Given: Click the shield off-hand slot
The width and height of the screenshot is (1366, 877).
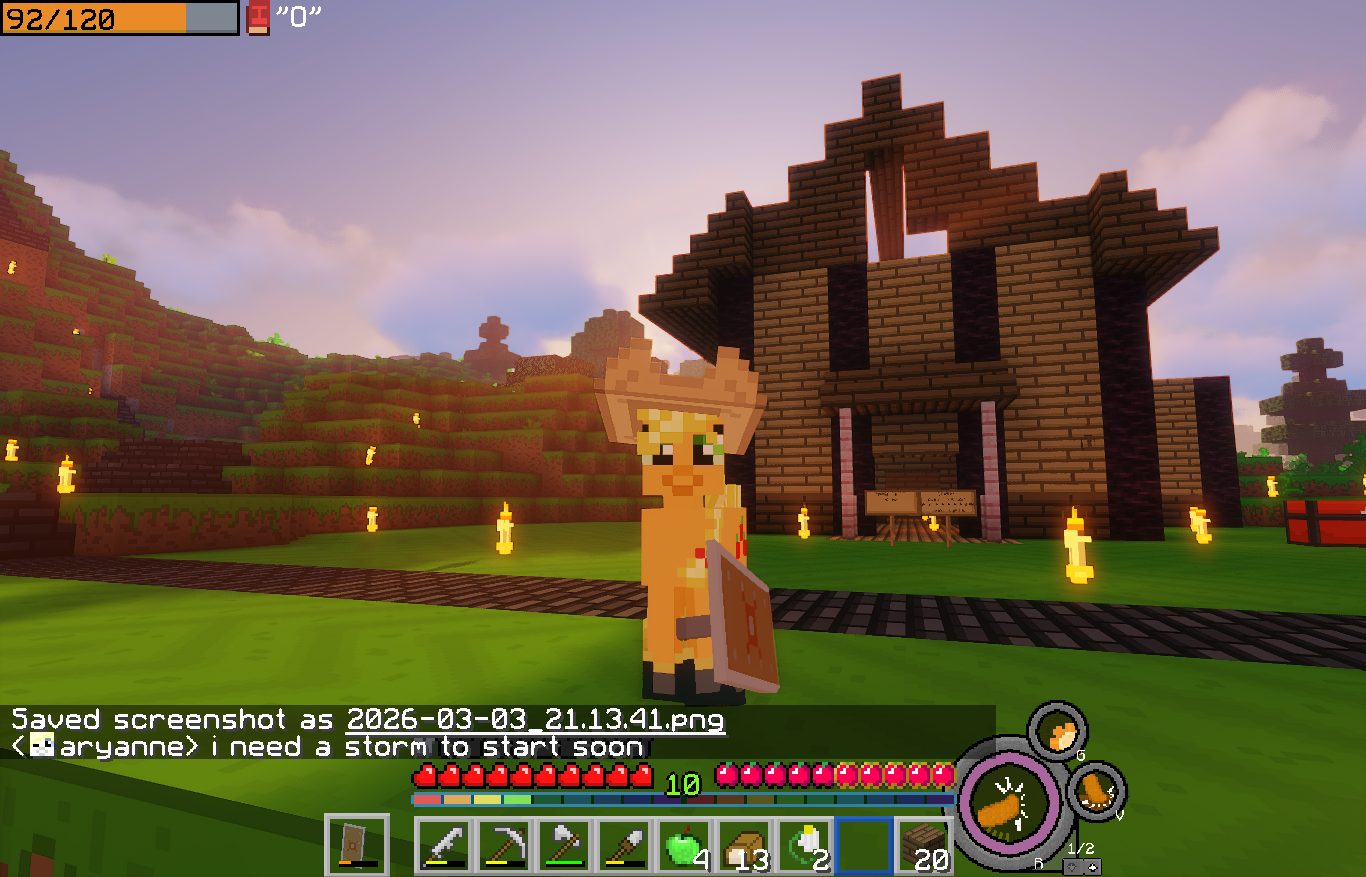Looking at the screenshot, I should (x=357, y=846).
